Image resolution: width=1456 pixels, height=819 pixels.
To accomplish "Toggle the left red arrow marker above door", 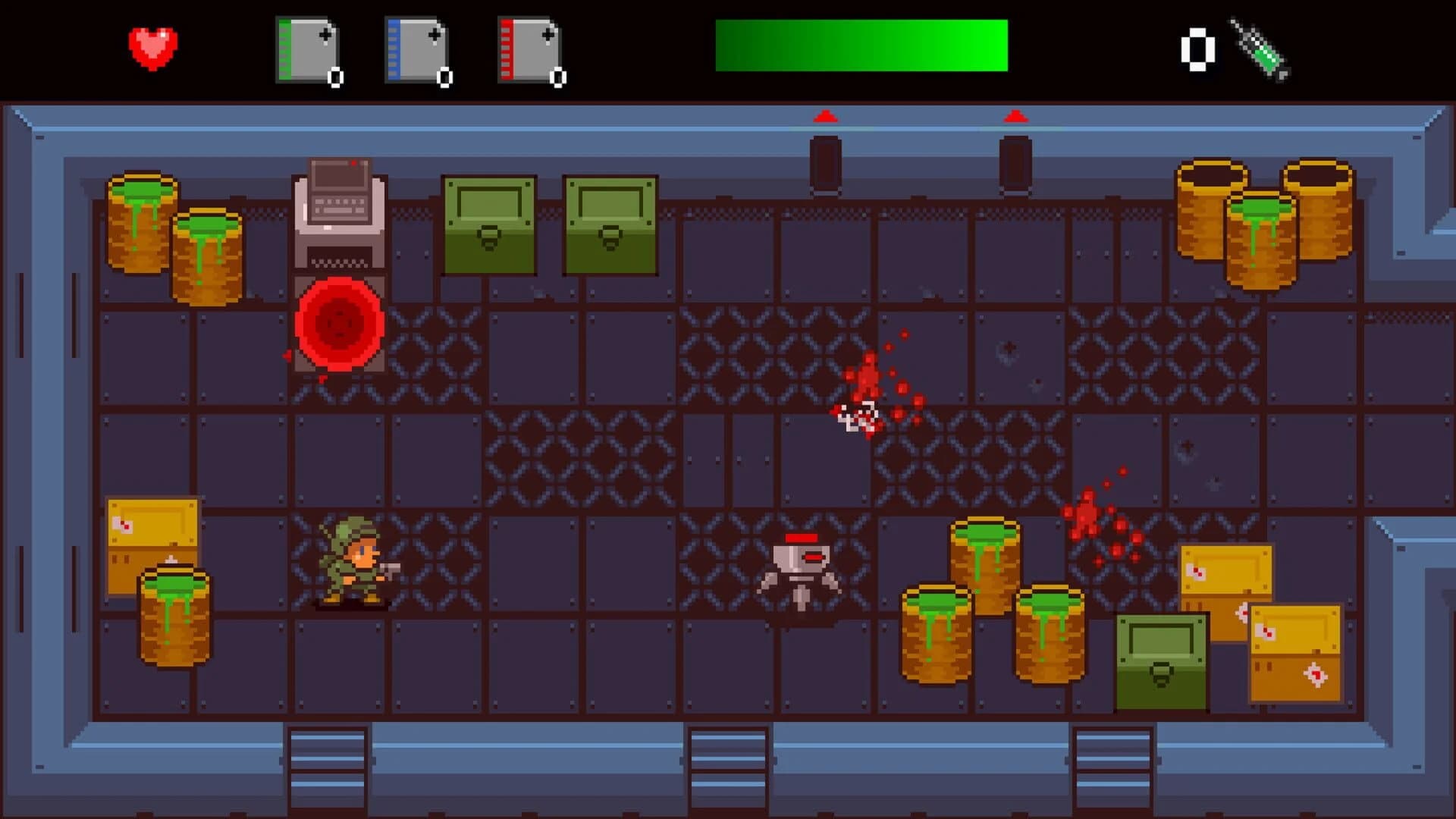I will coord(825,115).
